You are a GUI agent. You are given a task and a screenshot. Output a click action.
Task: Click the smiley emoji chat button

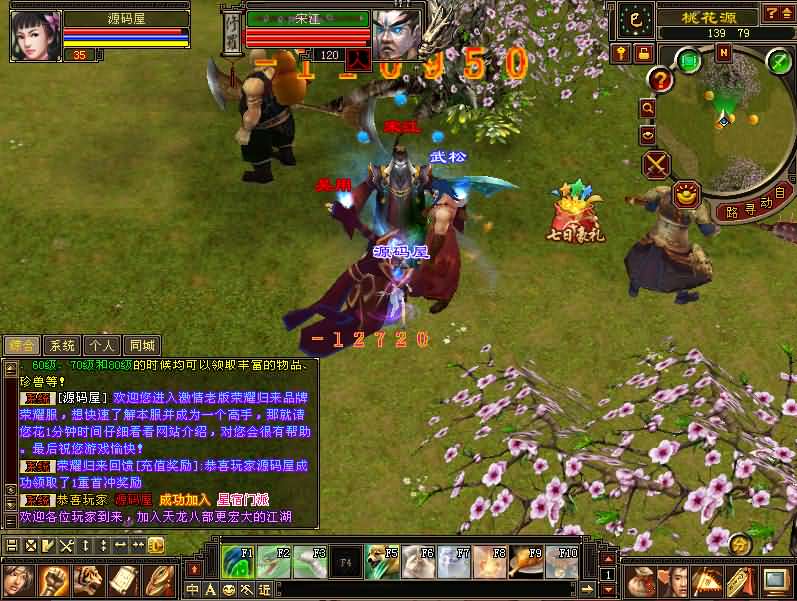pos(229,590)
